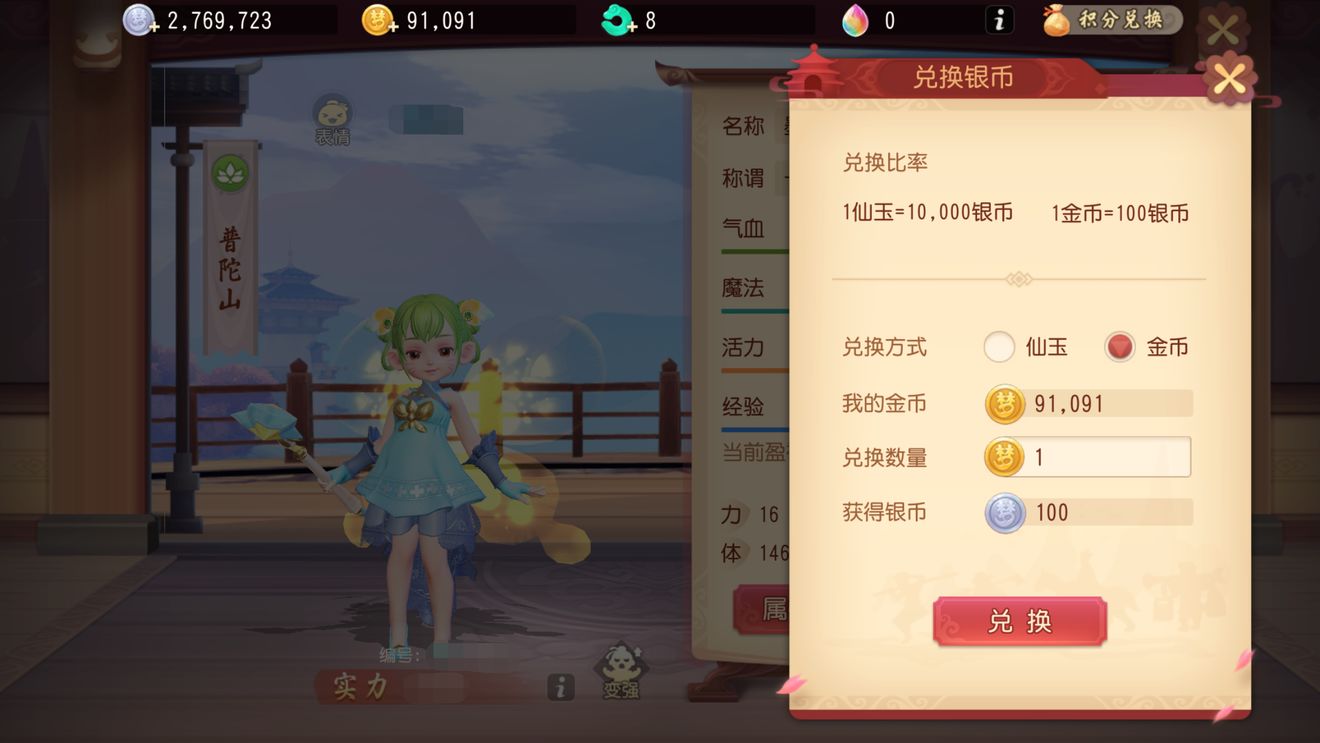This screenshot has height=743, width=1320.
Task: Select the 金币 exchange method radio button
Action: point(1119,346)
